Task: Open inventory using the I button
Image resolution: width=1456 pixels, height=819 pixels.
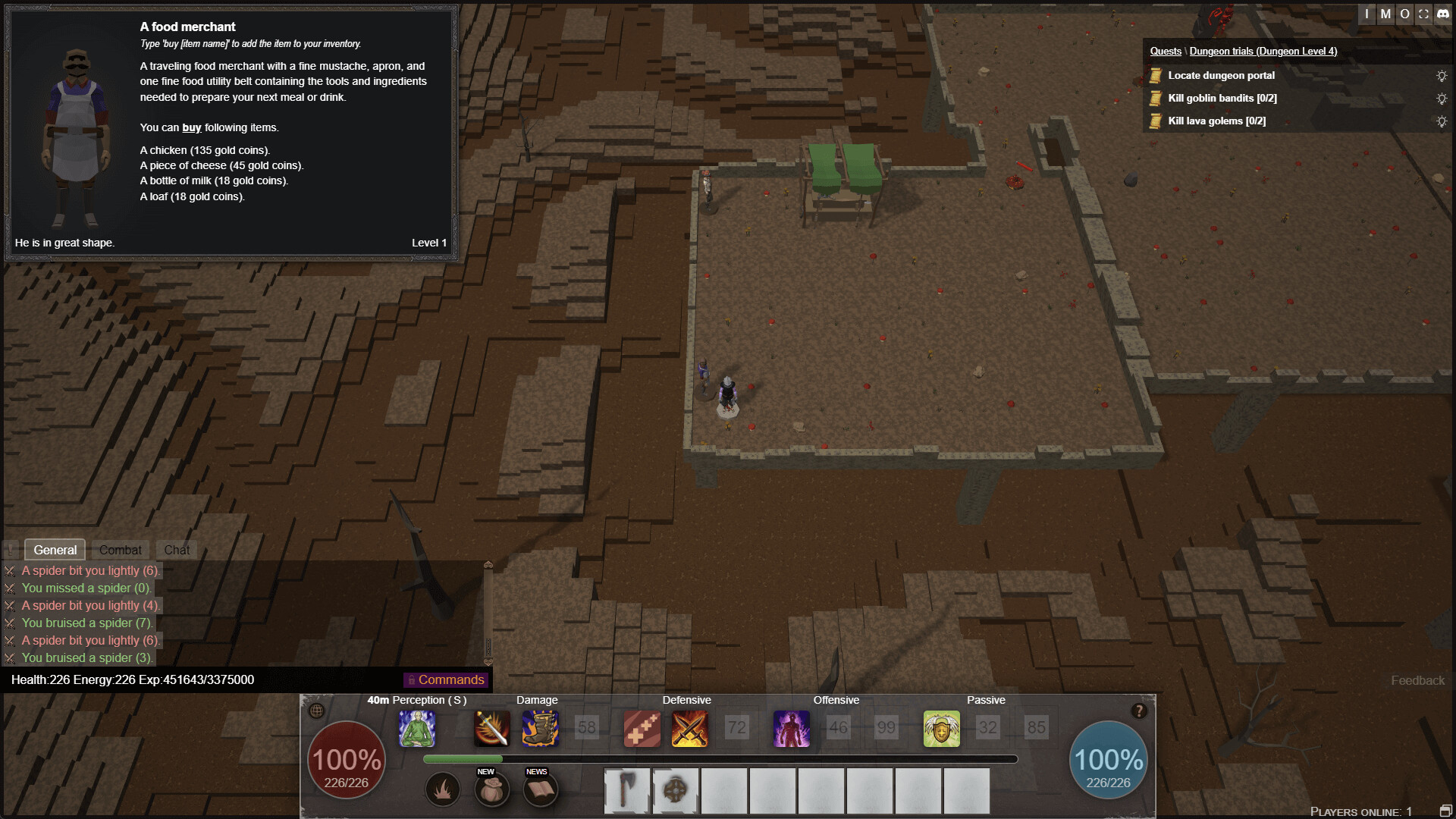Action: tap(1366, 14)
